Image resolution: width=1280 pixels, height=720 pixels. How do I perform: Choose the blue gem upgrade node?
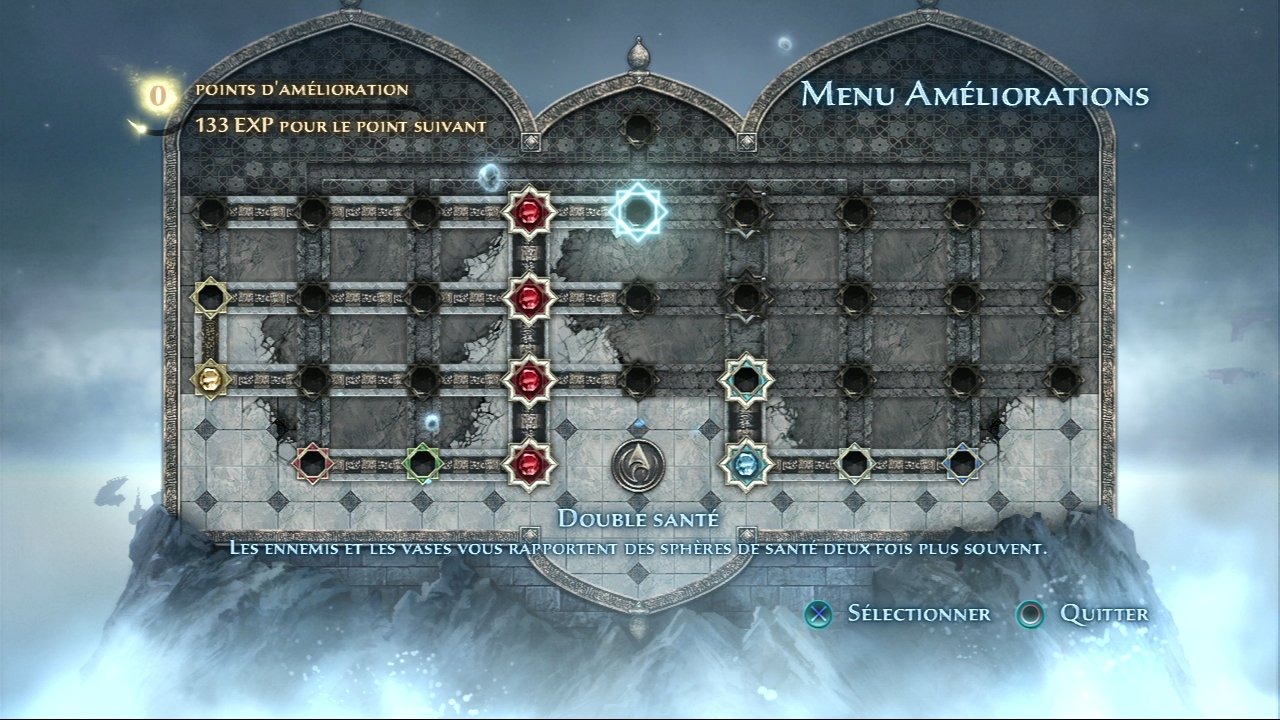pyautogui.click(x=745, y=463)
